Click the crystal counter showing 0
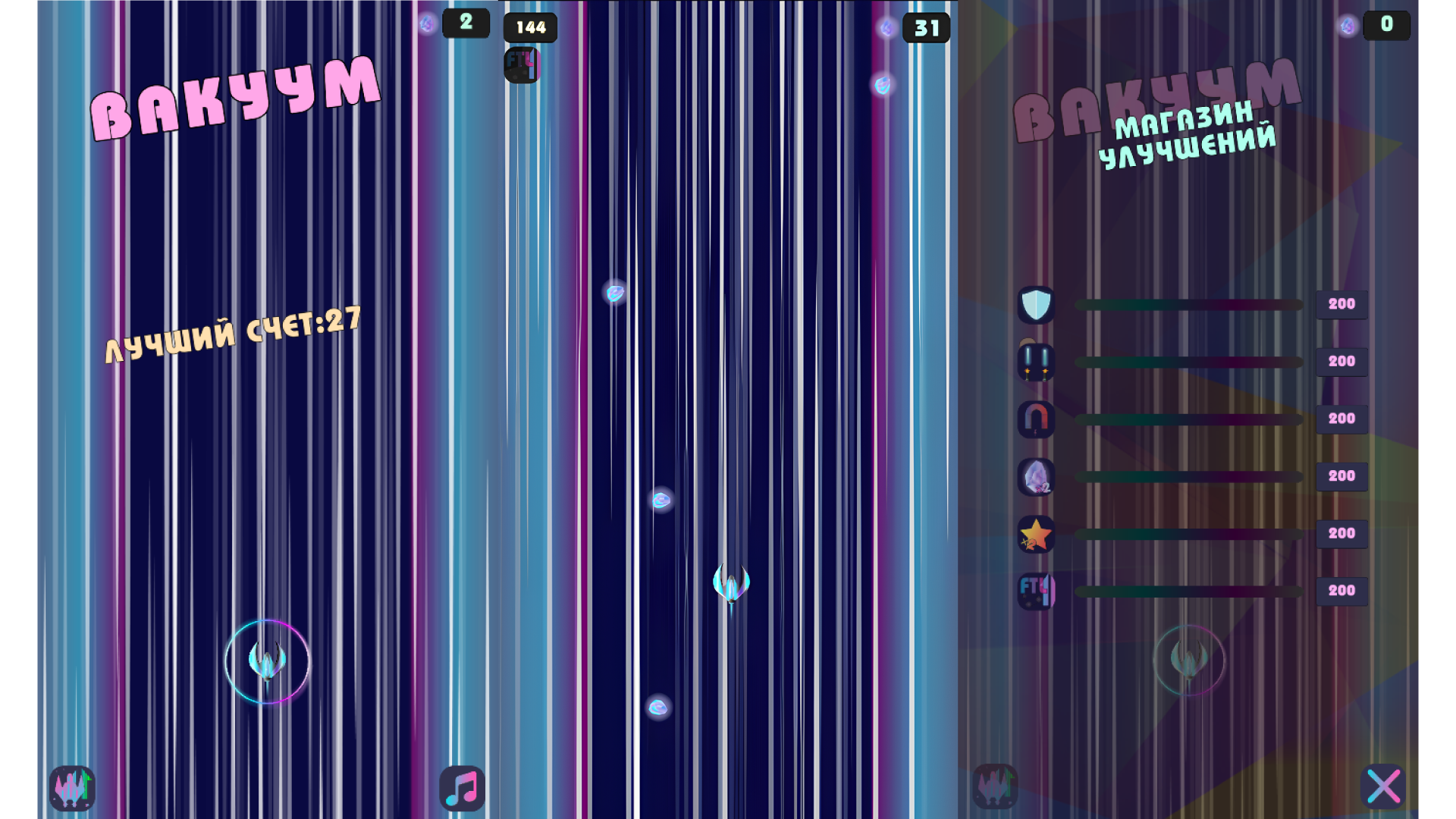The height and width of the screenshot is (819, 1456). [x=1386, y=25]
